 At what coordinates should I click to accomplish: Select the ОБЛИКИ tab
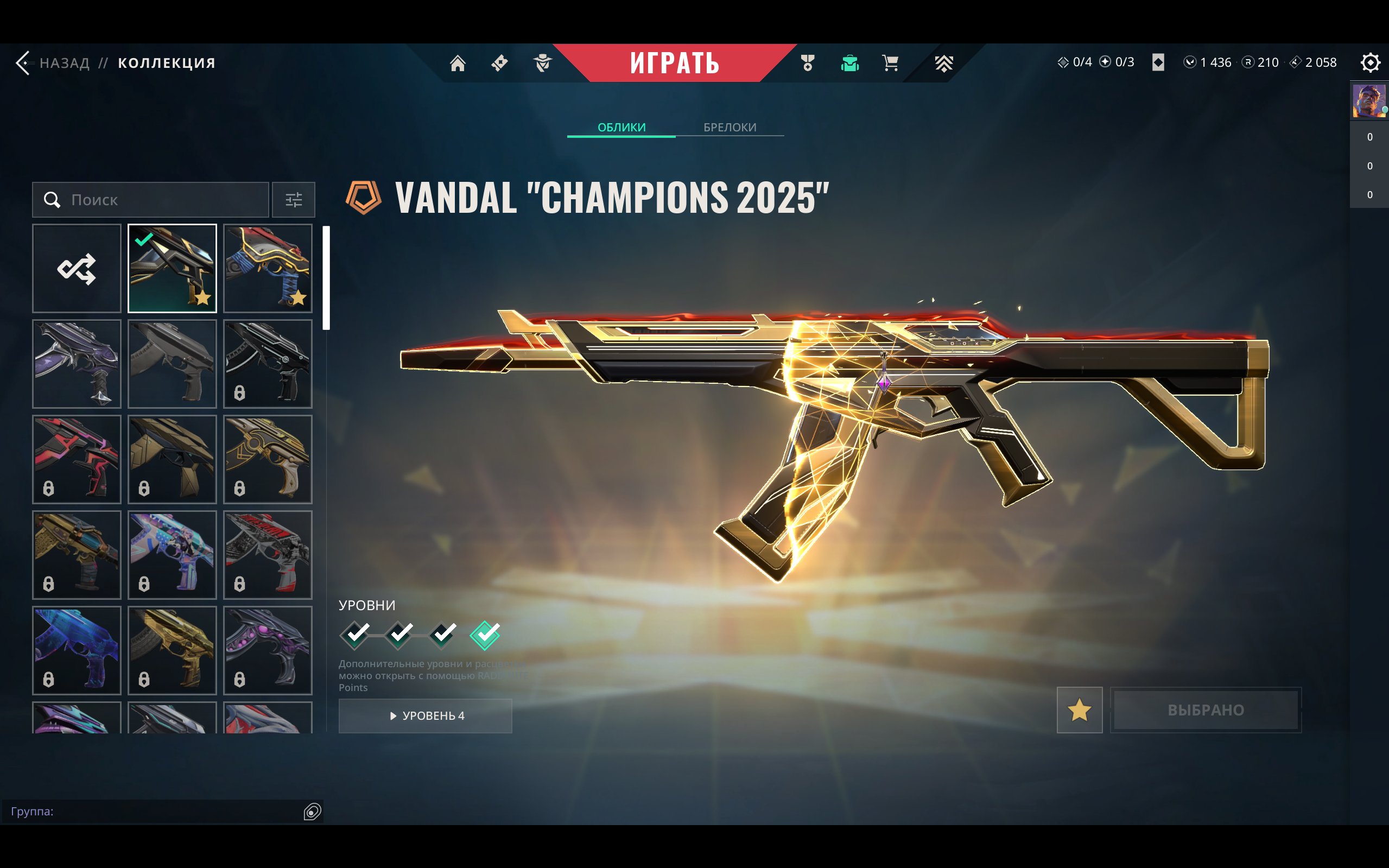click(x=621, y=127)
